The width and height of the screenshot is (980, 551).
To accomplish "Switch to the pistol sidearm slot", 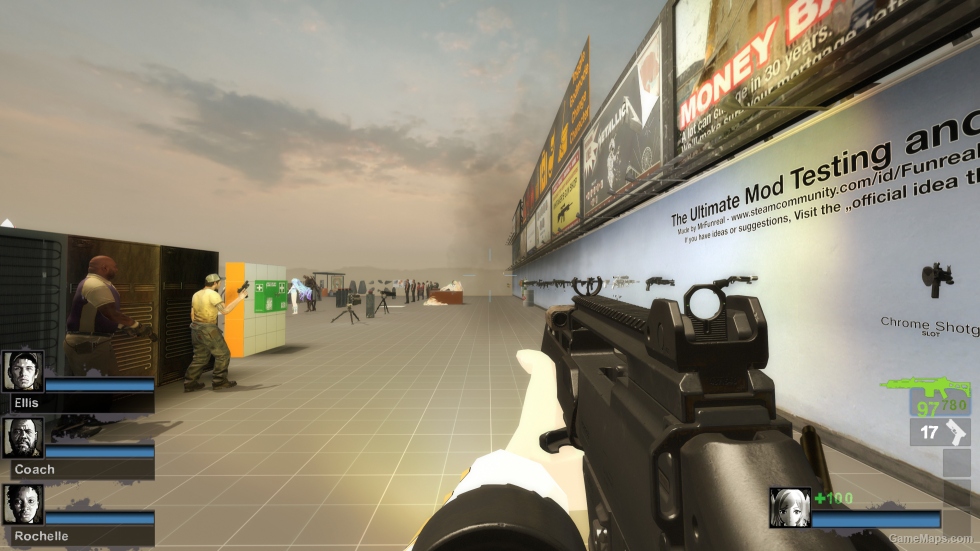I will (x=941, y=432).
